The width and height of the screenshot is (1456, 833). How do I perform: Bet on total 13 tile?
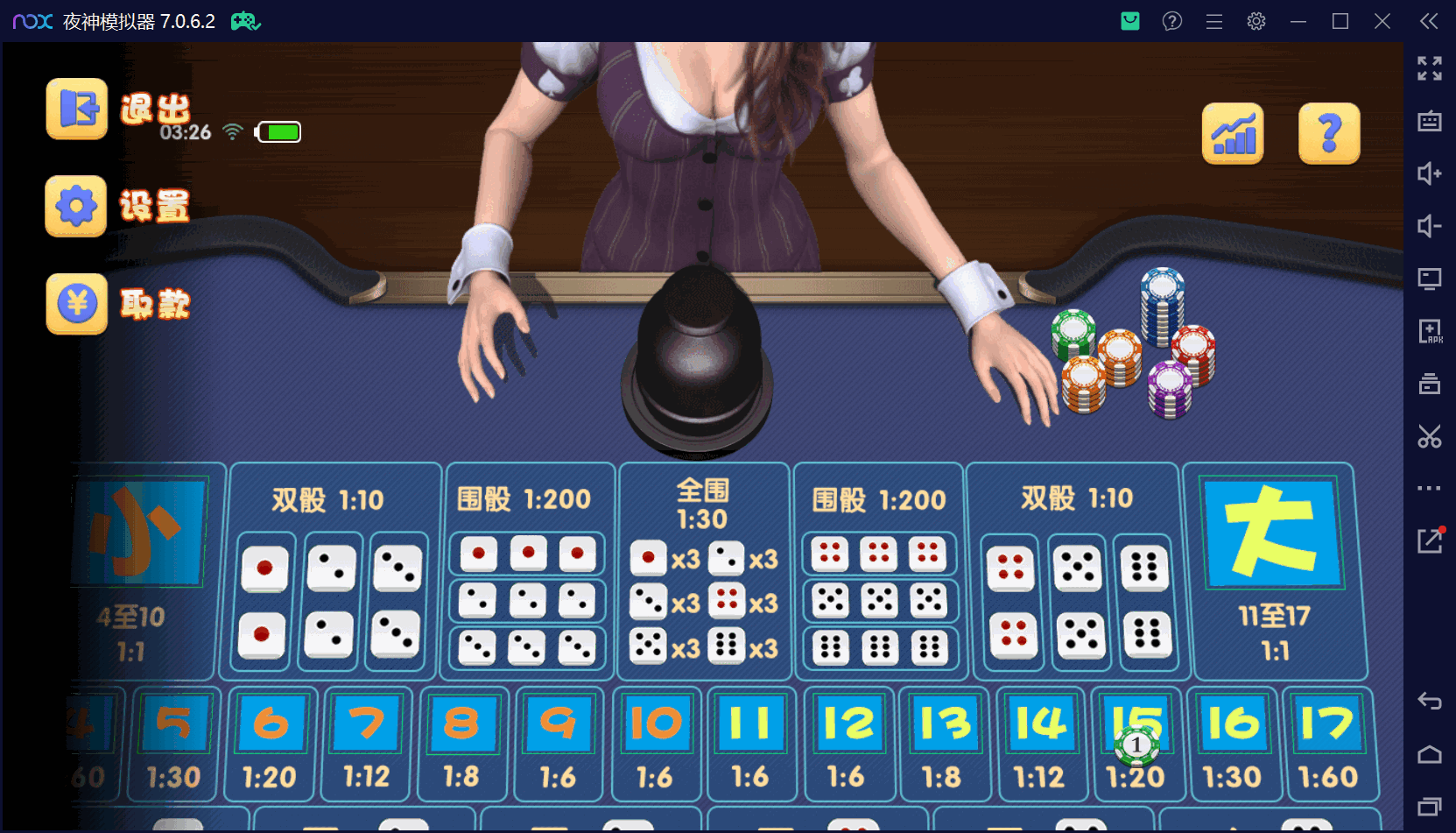pyautogui.click(x=943, y=743)
